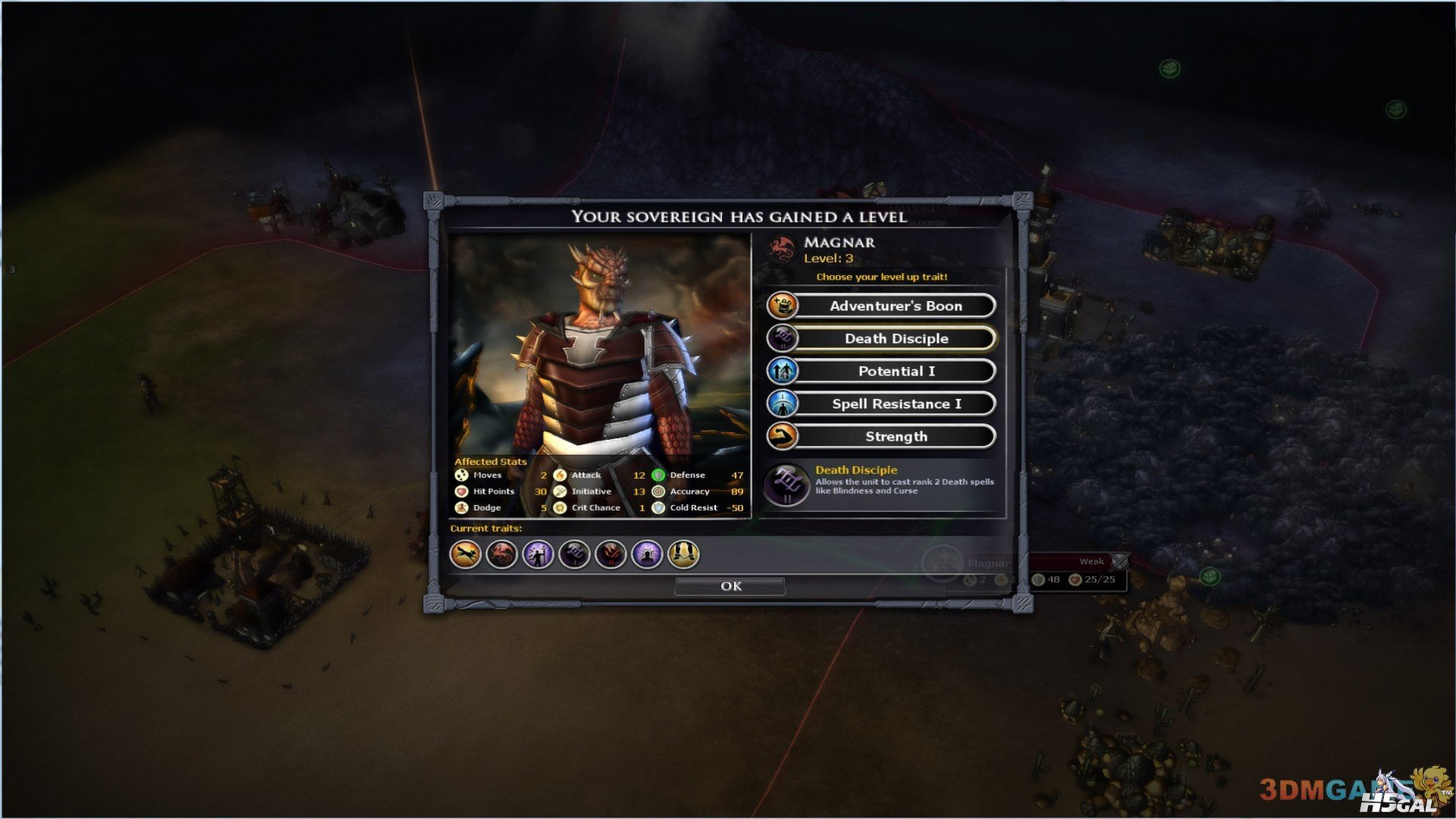
Task: Click the running wolf current trait icon
Action: tap(465, 554)
